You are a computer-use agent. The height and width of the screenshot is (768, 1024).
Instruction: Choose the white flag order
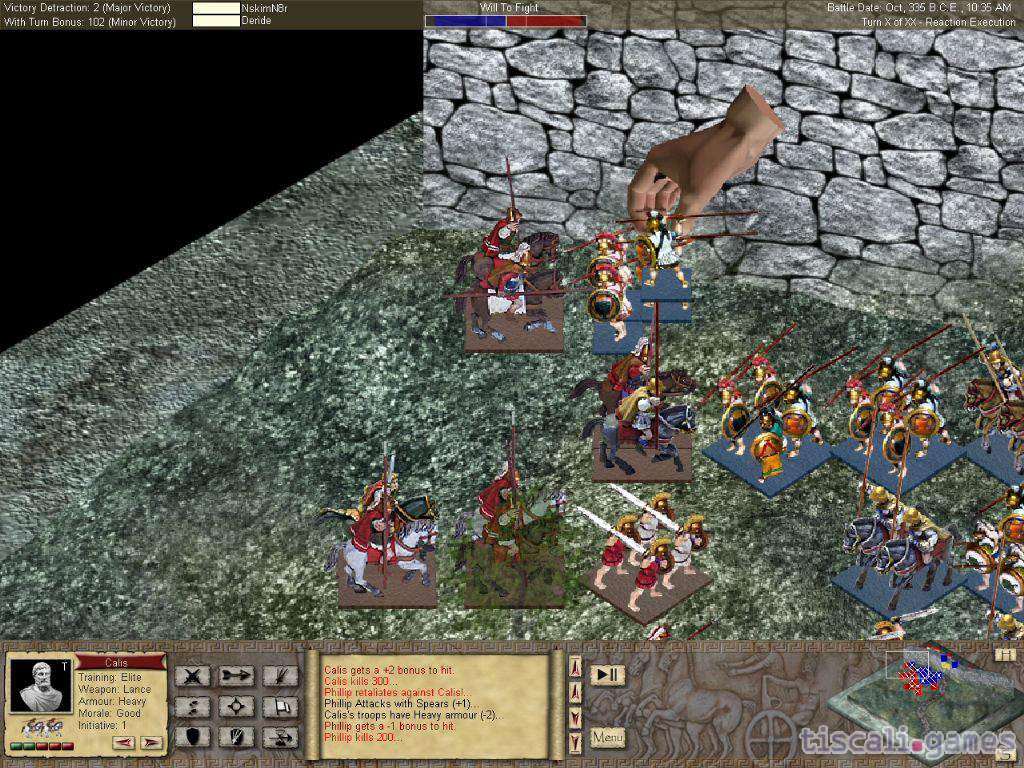[281, 707]
